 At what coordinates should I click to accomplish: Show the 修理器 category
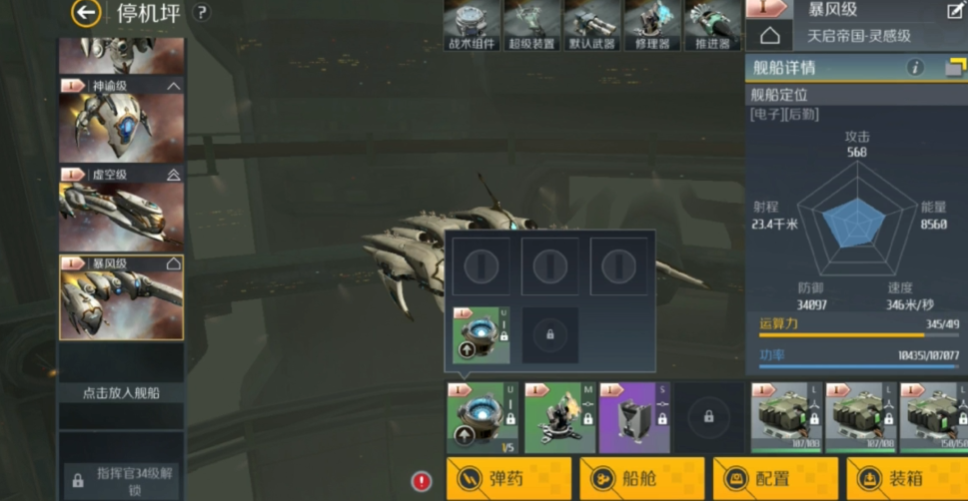[652, 25]
